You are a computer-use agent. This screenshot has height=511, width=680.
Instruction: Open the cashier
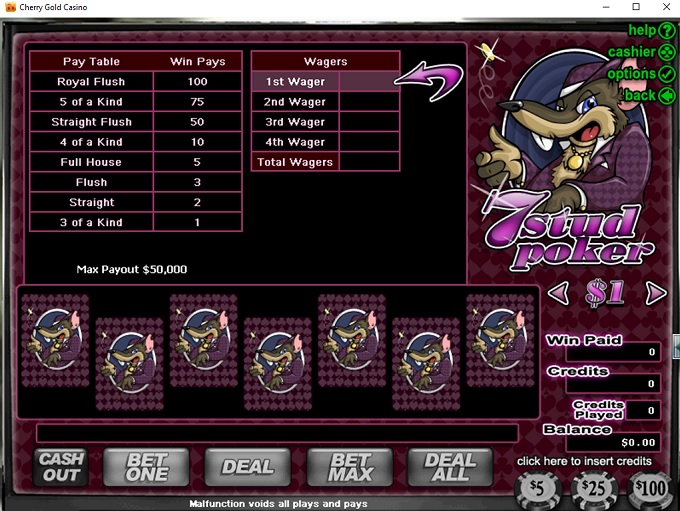(x=640, y=51)
